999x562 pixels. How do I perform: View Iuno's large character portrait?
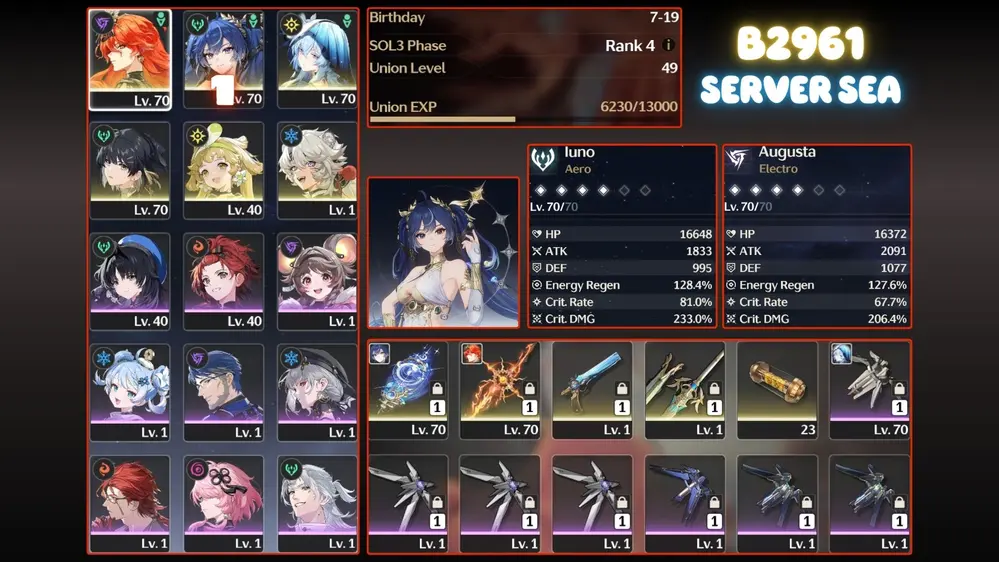point(443,253)
